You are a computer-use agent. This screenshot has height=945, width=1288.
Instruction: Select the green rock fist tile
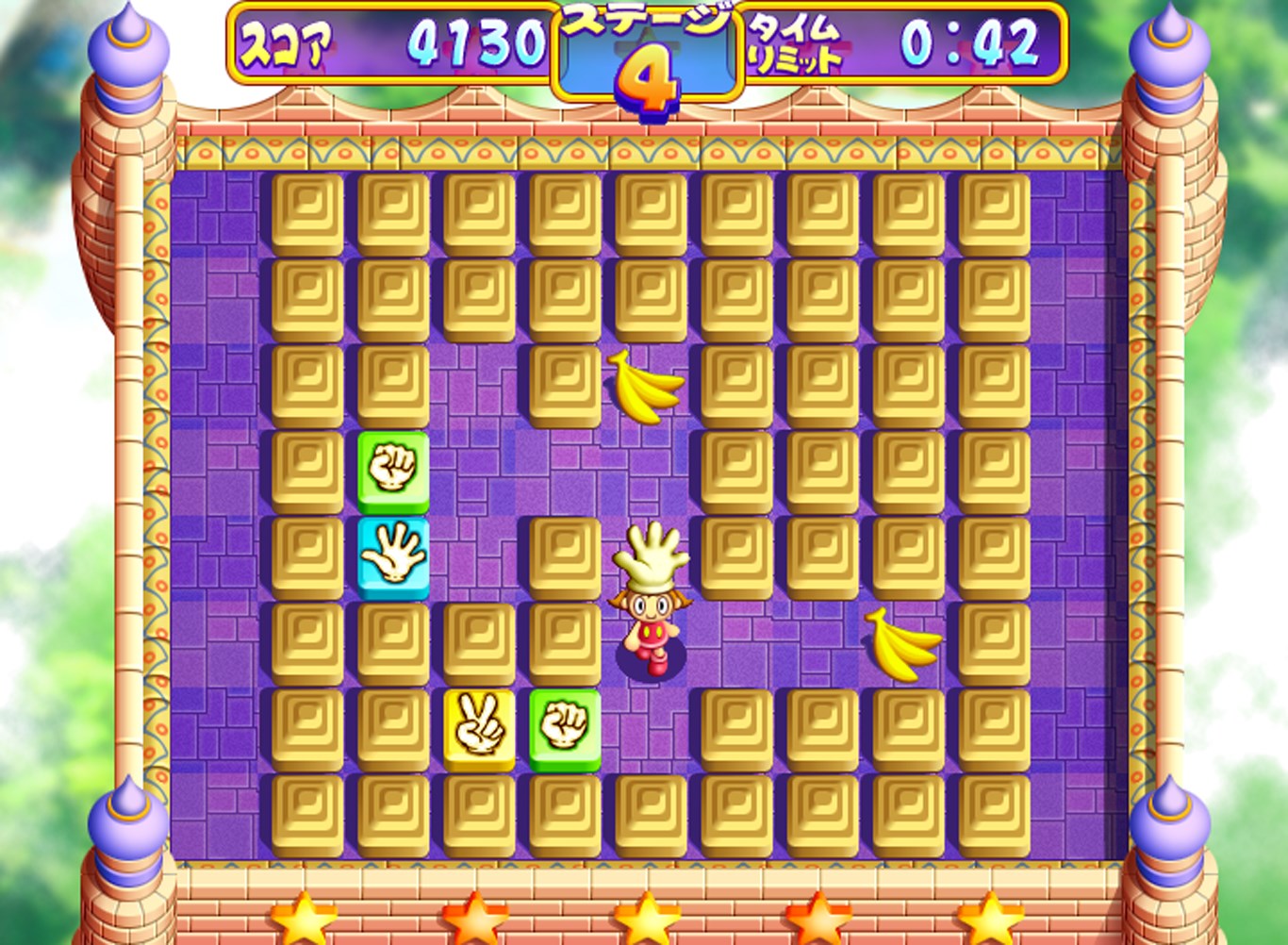[x=393, y=469]
